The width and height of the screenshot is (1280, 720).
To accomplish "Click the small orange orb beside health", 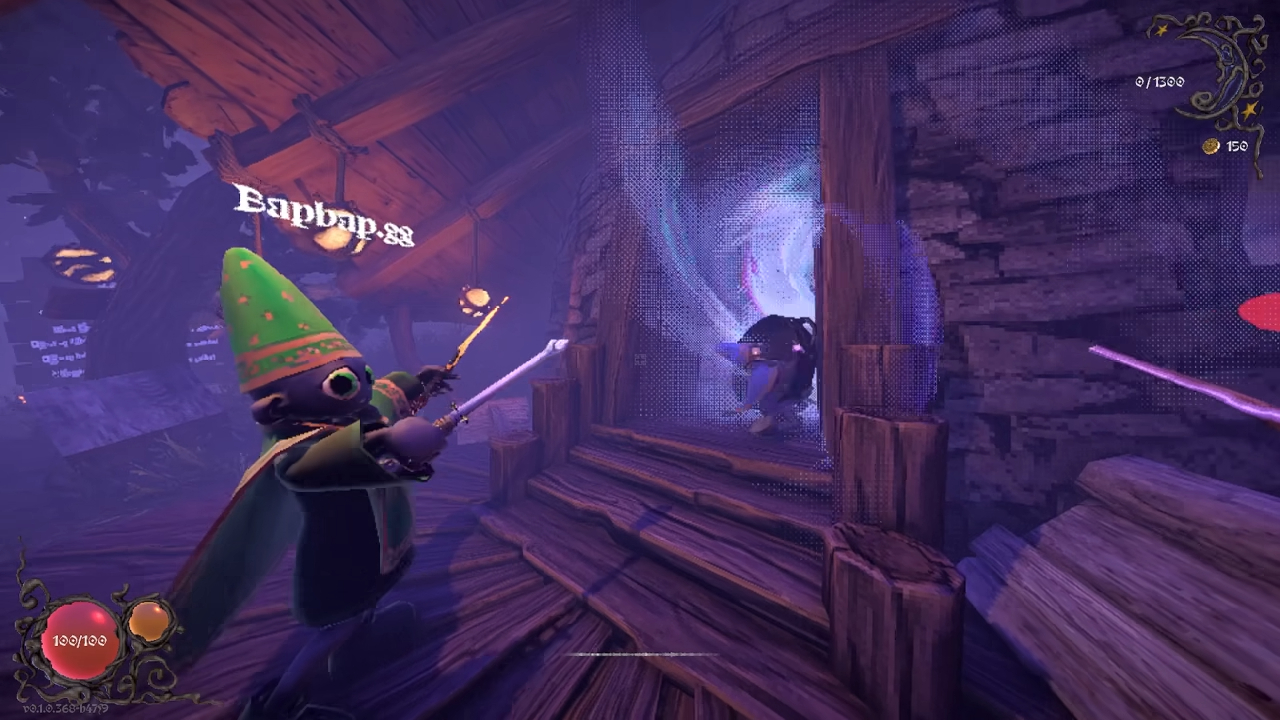I will point(149,621).
